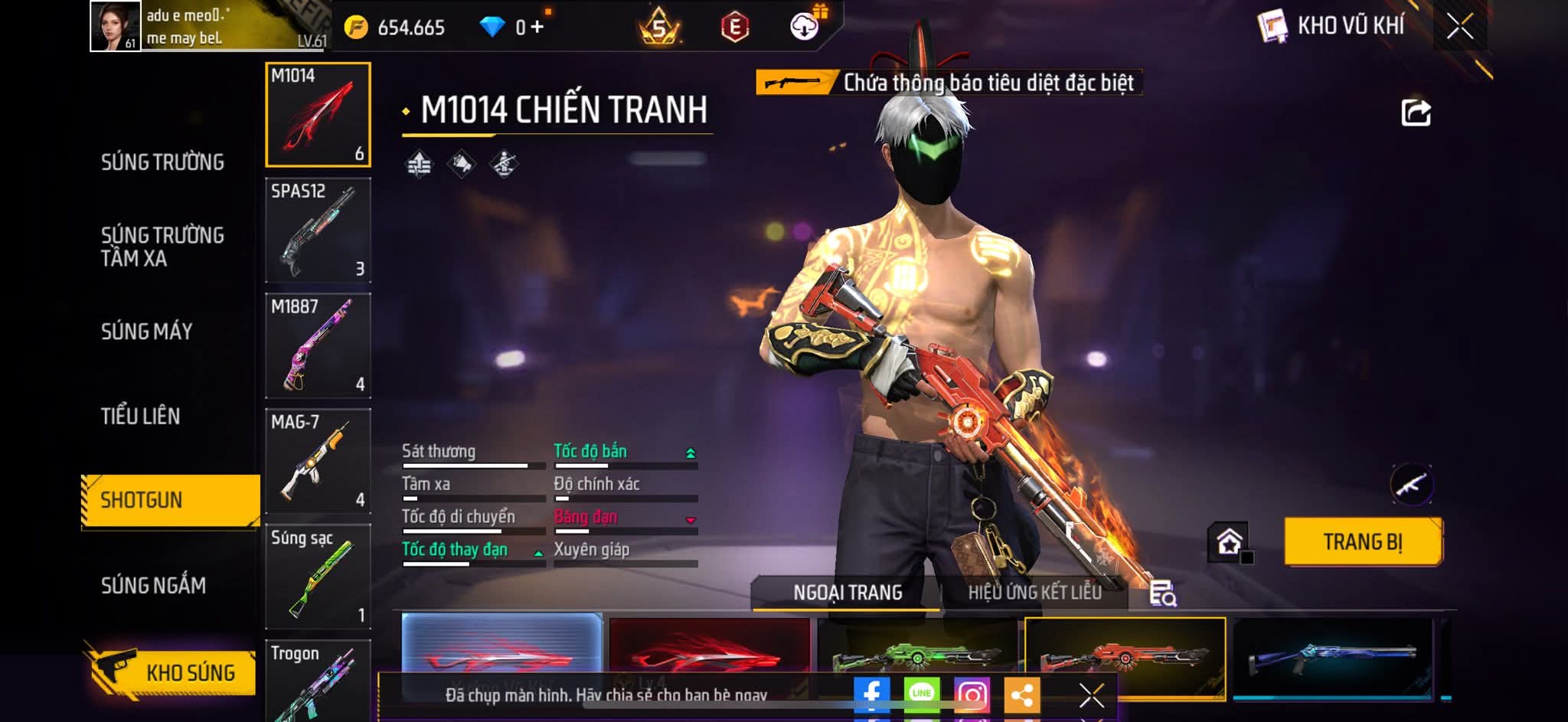1568x722 pixels.
Task: Click the share arrow icon
Action: point(1416,113)
